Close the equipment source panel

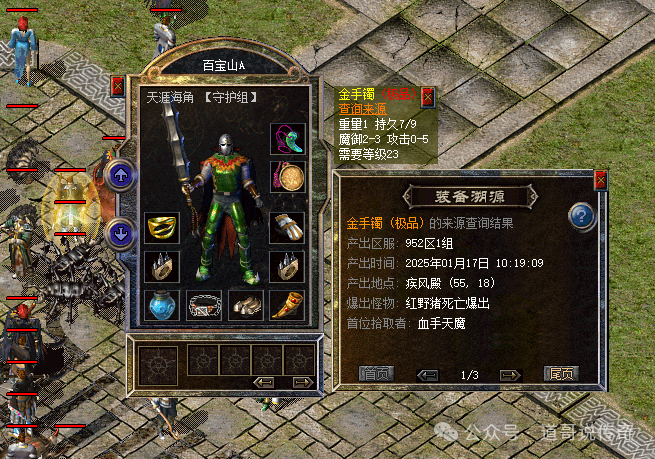tap(601, 180)
